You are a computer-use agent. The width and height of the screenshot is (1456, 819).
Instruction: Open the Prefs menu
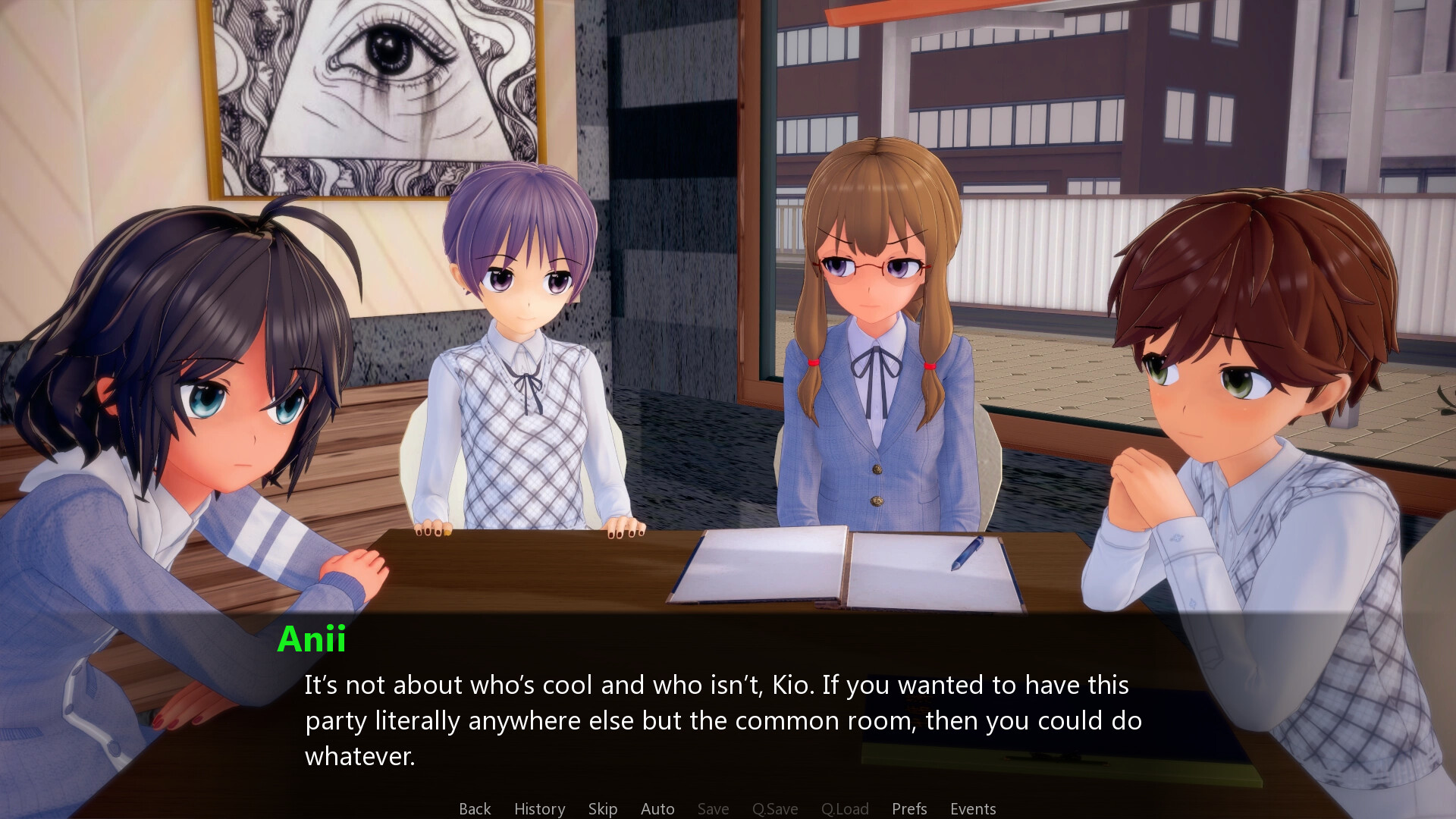tap(909, 808)
